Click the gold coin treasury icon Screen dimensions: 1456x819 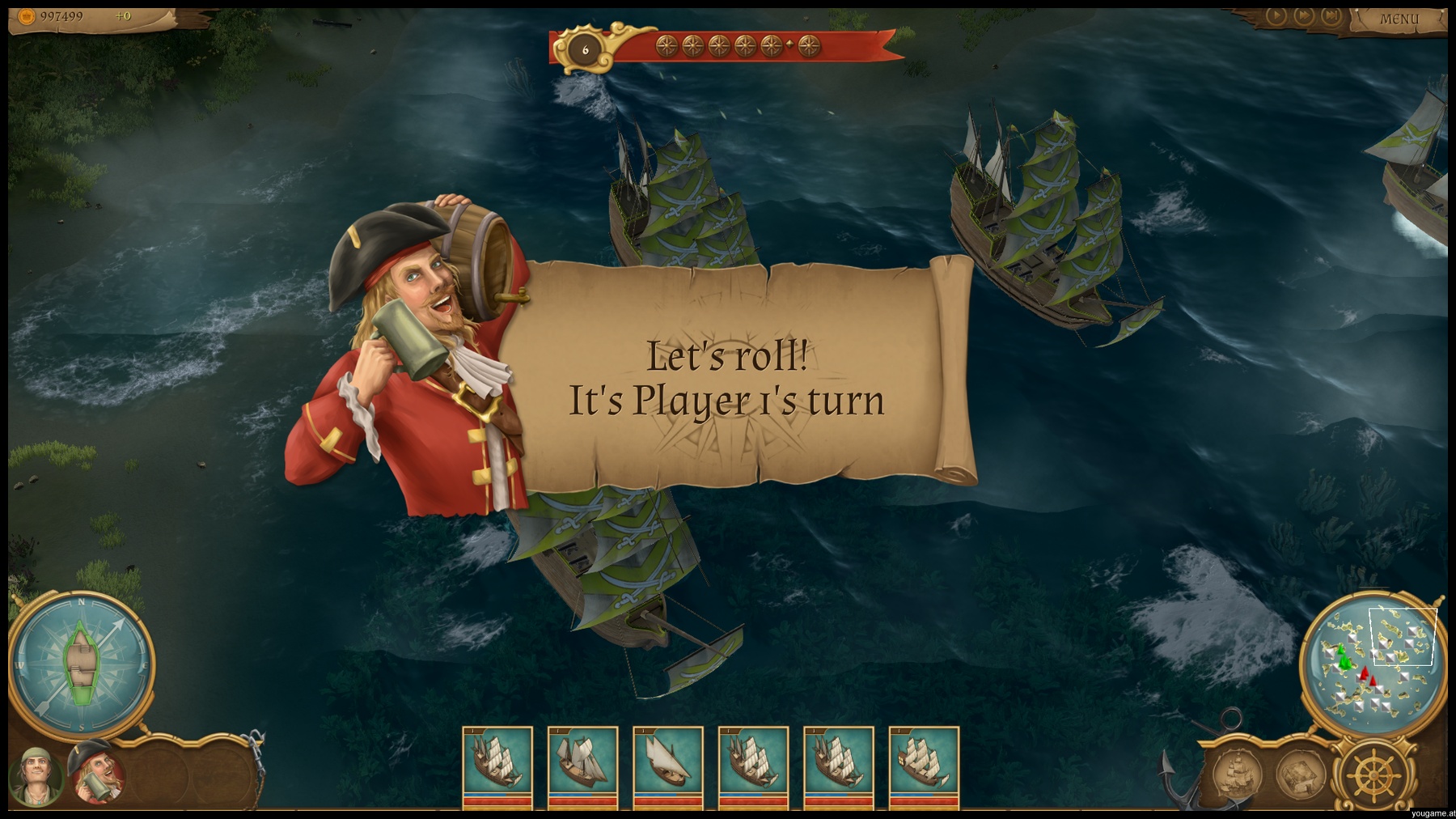tap(27, 16)
